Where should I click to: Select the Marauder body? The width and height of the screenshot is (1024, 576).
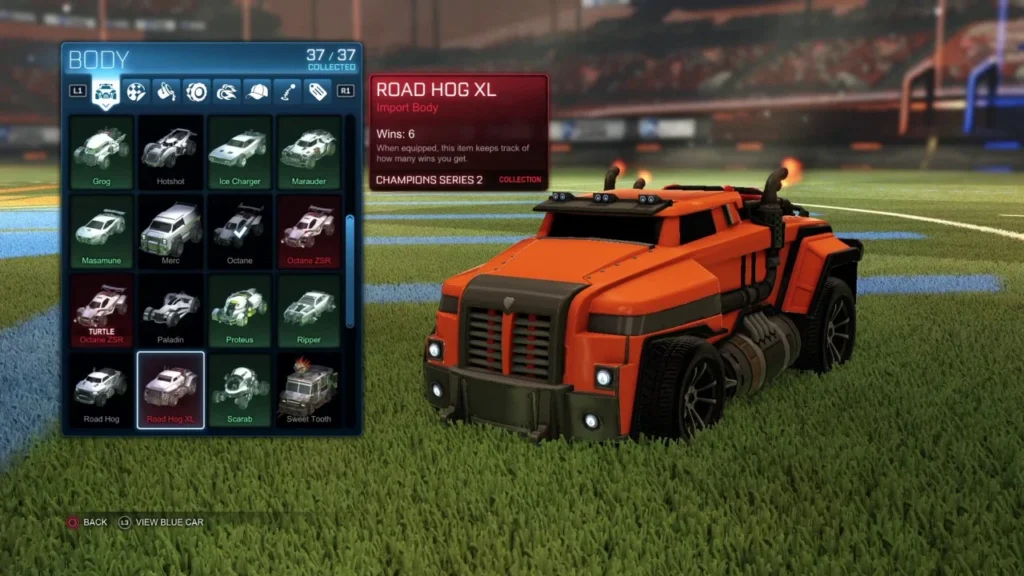point(308,151)
